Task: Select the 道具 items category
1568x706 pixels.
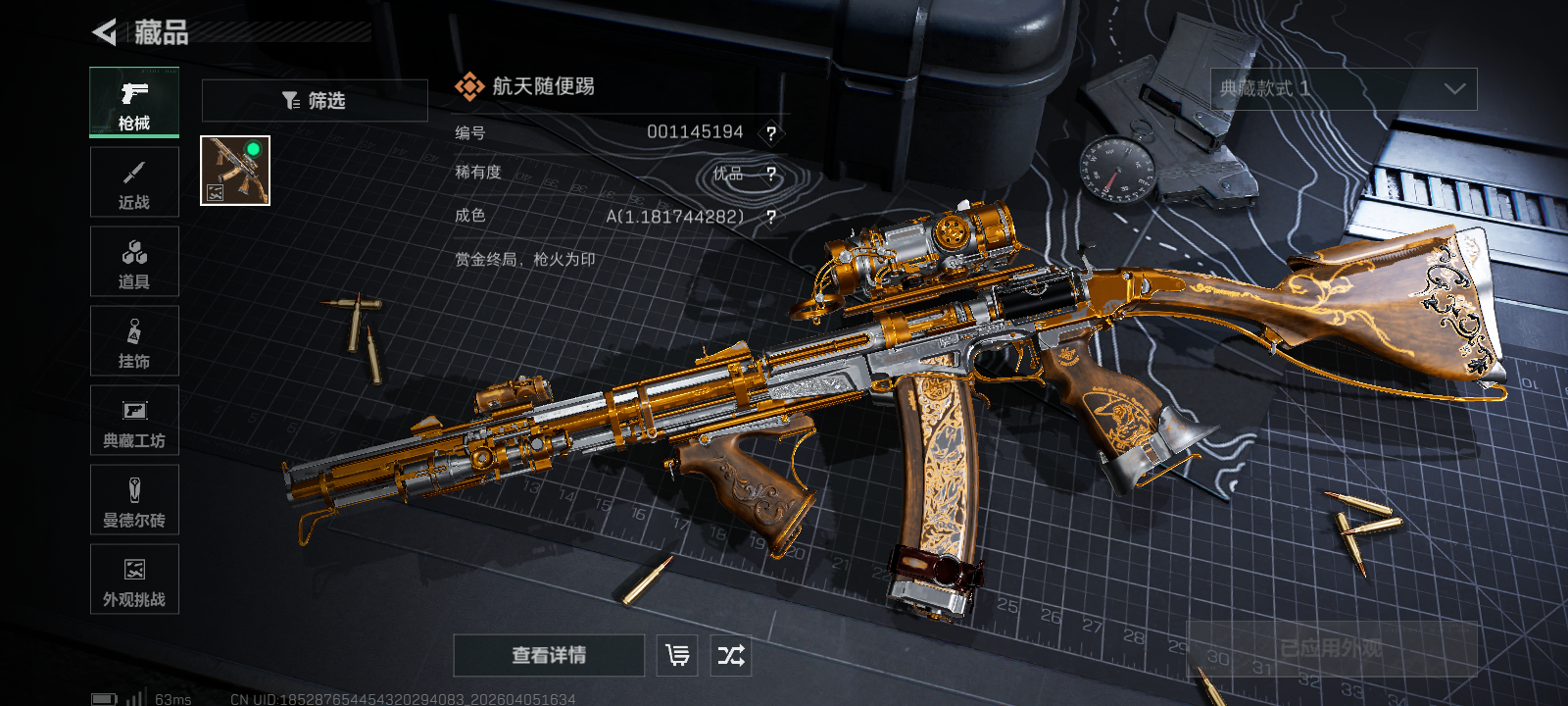Action: 134,262
